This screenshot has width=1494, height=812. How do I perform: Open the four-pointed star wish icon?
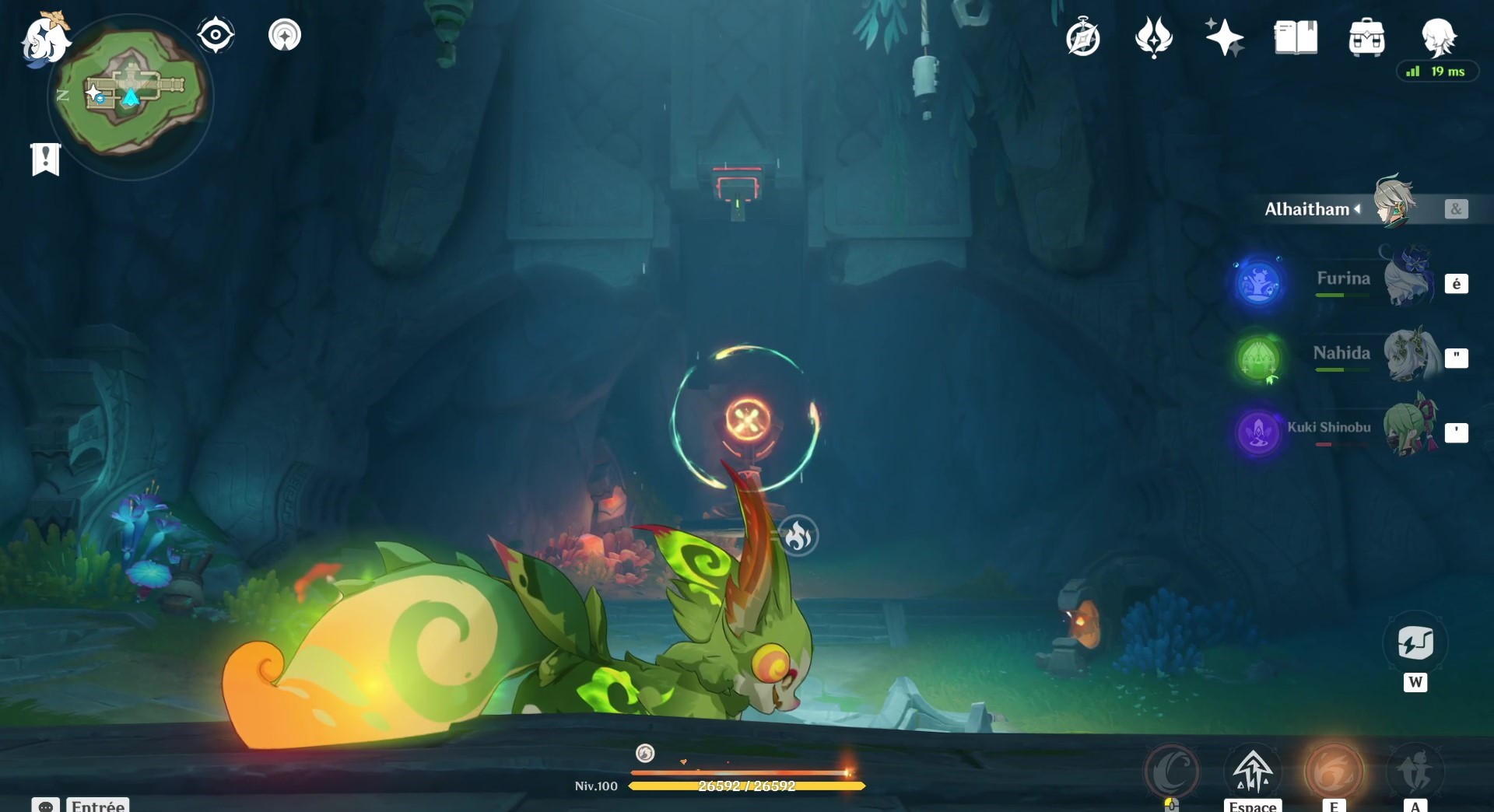point(1224,38)
